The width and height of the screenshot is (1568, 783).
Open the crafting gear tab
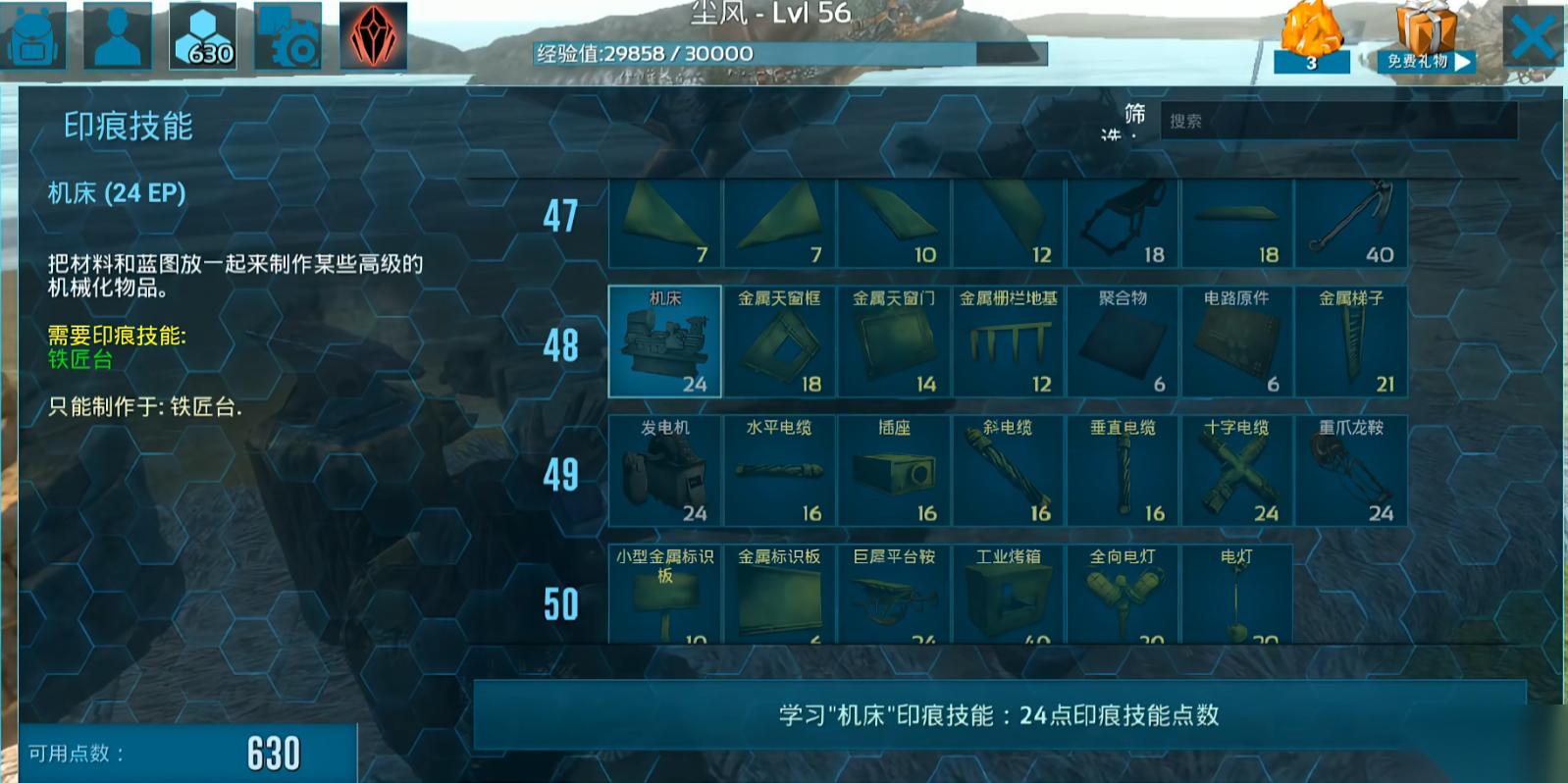[287, 37]
